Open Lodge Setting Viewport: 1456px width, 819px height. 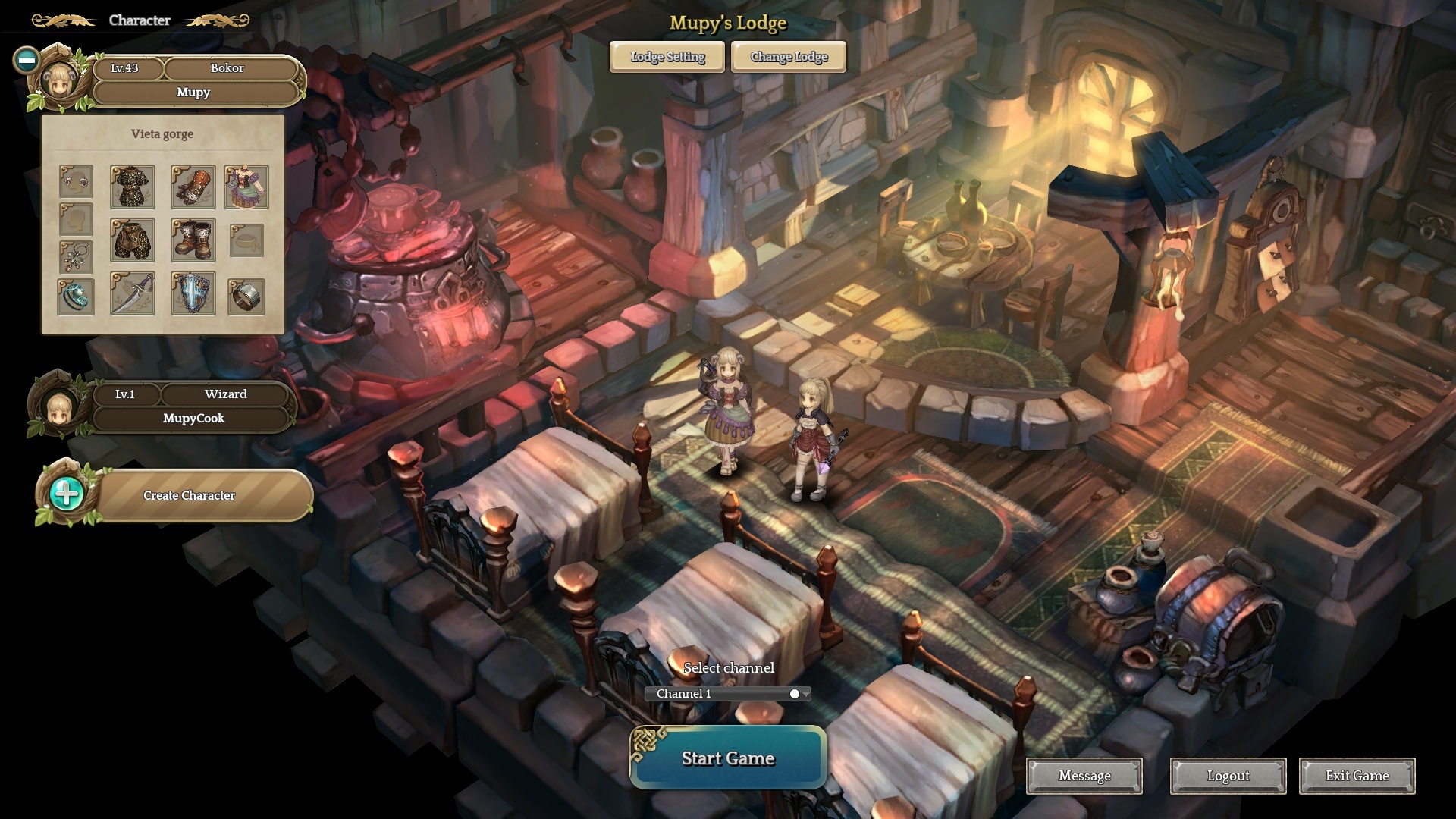pyautogui.click(x=667, y=57)
